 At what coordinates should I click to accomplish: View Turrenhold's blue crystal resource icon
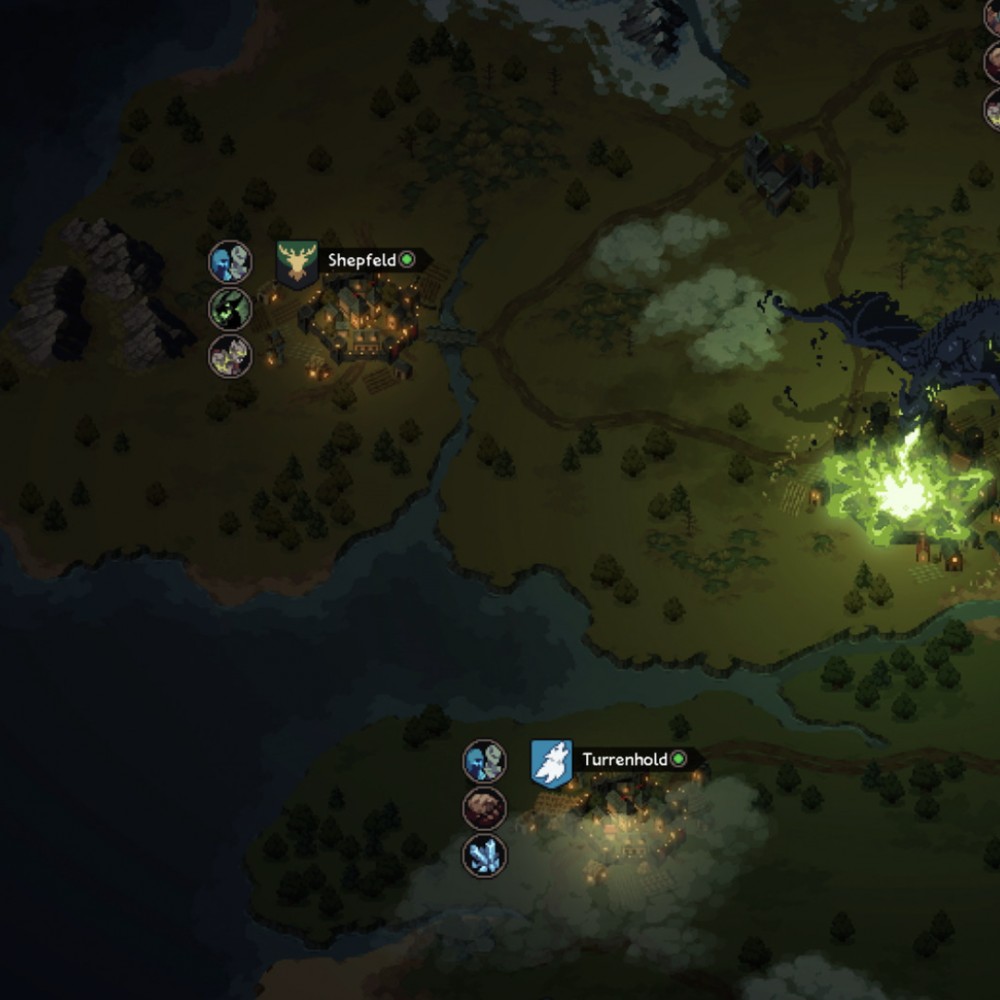485,856
